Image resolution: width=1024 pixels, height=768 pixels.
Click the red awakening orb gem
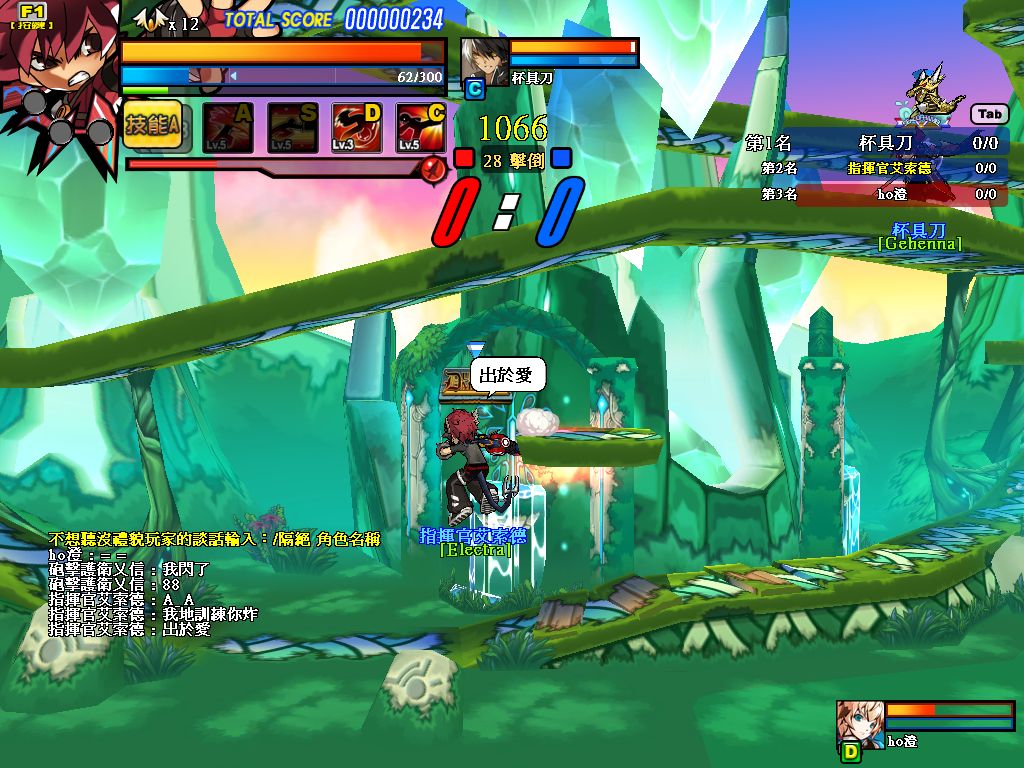coord(433,169)
